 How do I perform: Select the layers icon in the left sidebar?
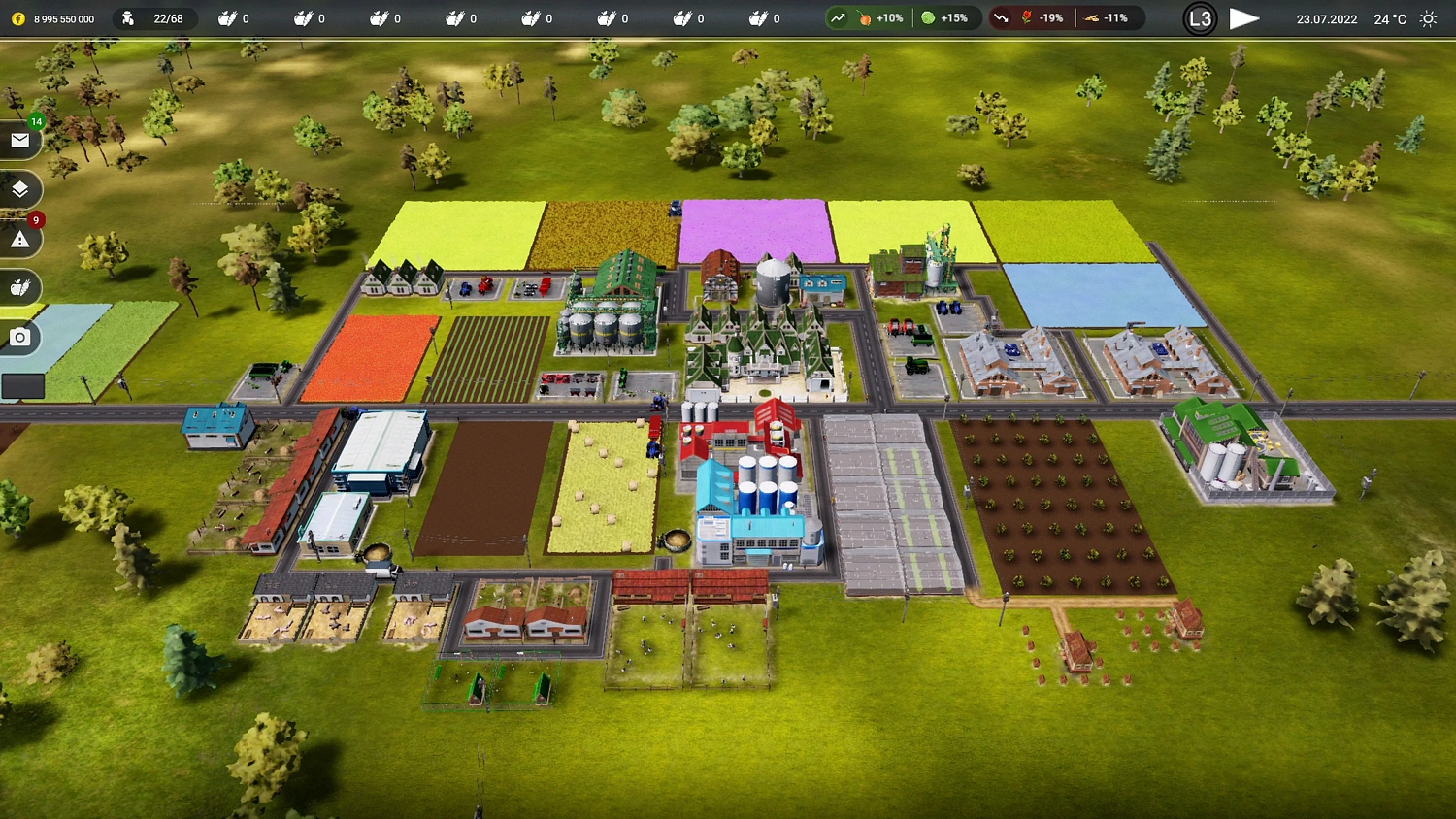pyautogui.click(x=20, y=189)
